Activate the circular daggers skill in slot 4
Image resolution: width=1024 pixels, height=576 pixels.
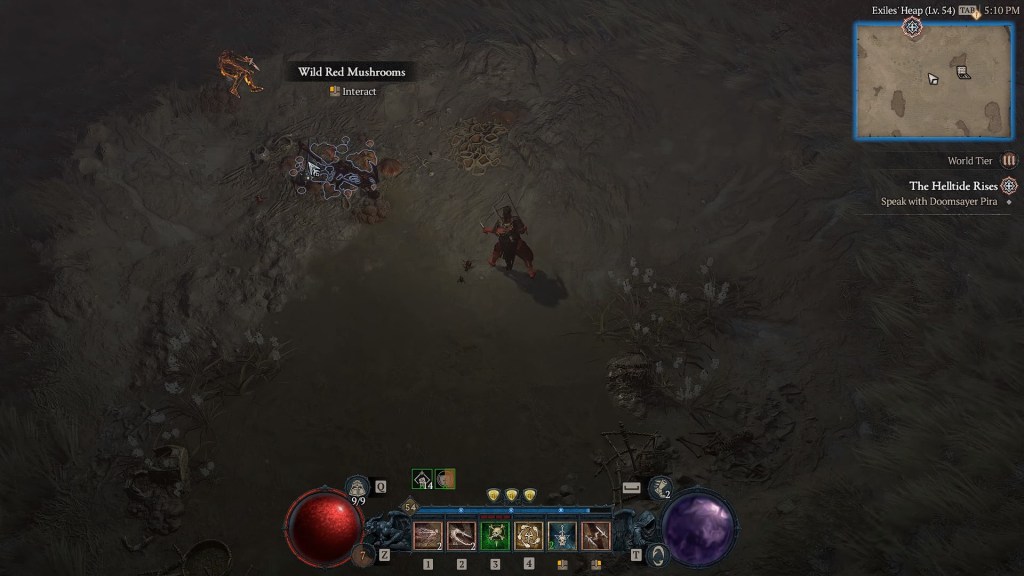point(528,537)
